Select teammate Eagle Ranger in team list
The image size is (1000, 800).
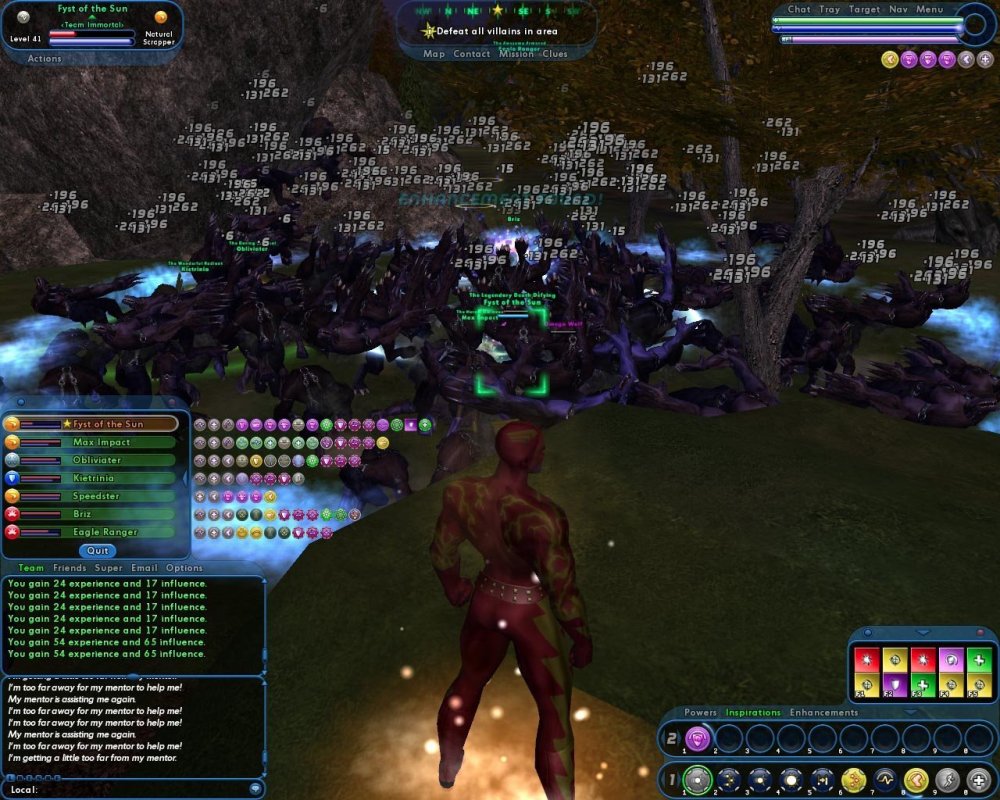coord(105,532)
